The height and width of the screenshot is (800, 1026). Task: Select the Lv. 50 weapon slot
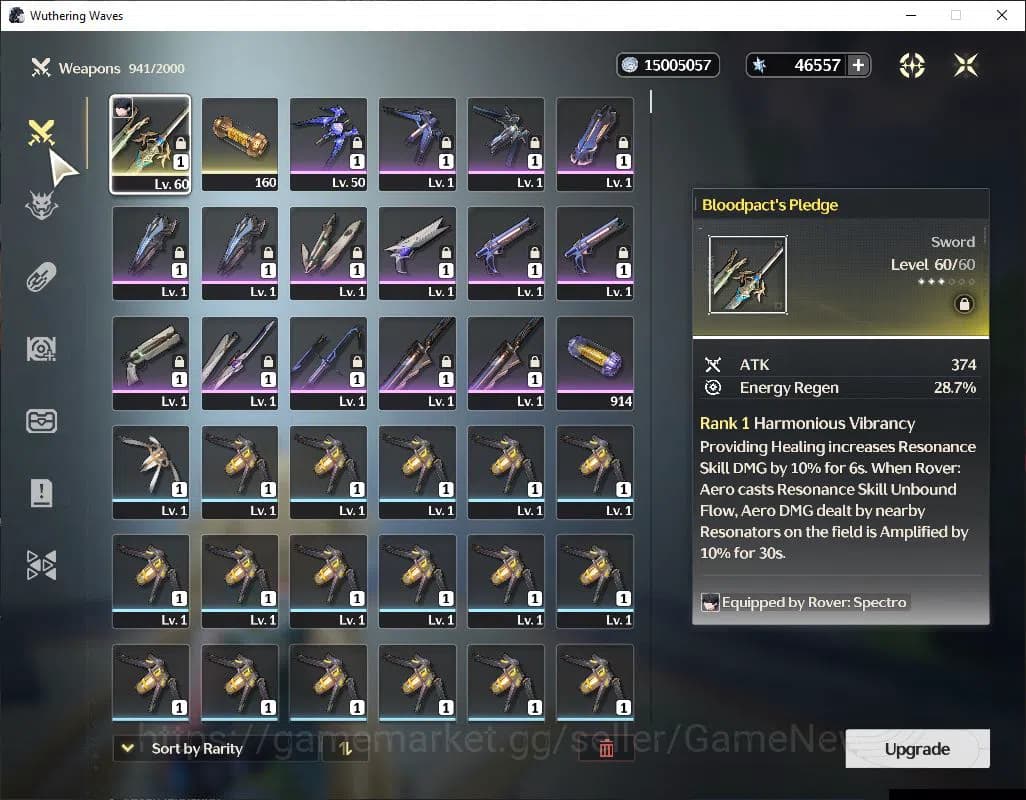328,143
